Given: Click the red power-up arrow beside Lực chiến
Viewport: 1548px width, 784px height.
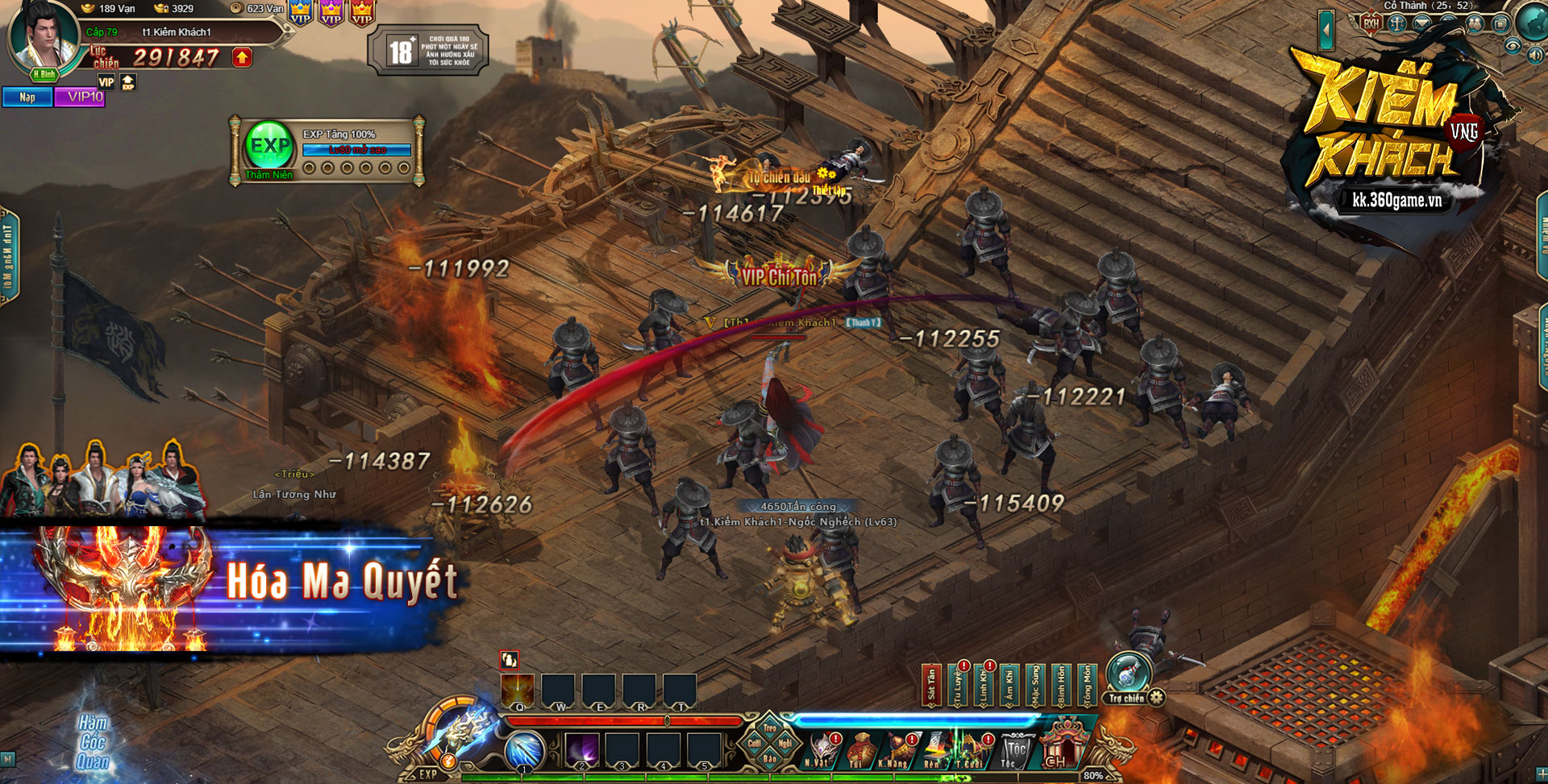Looking at the screenshot, I should [x=242, y=57].
